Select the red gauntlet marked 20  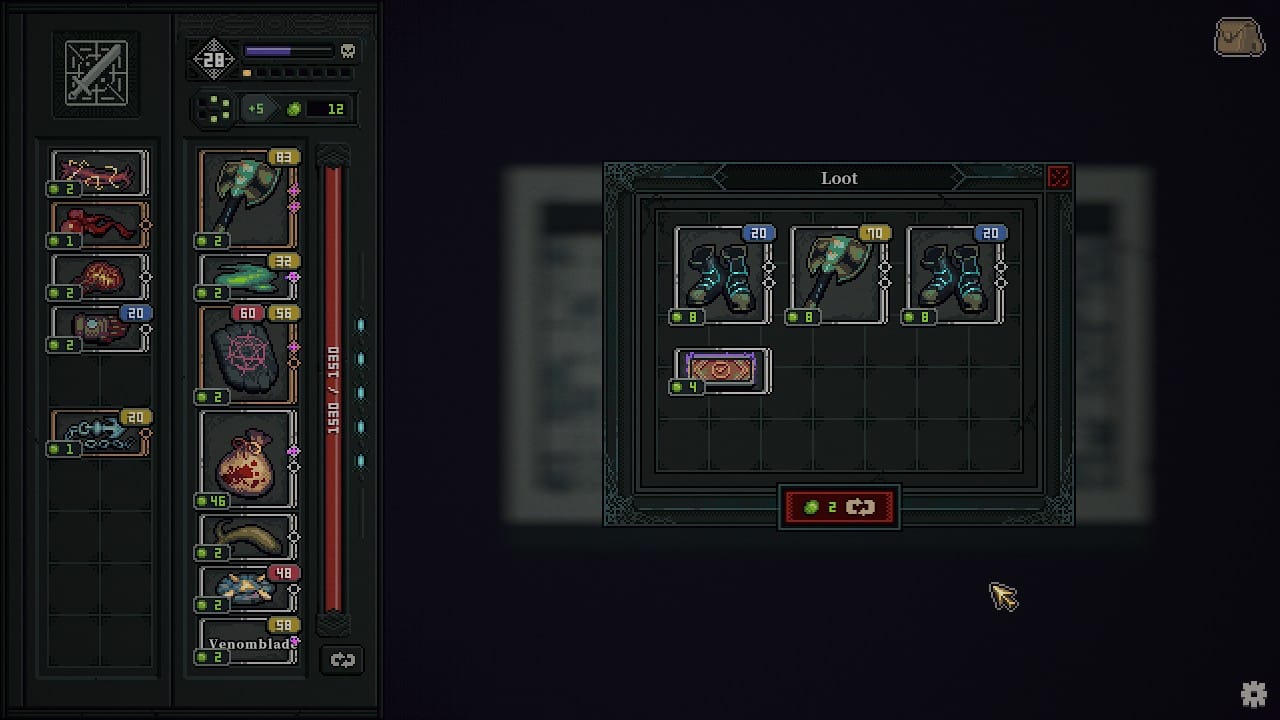coord(98,328)
